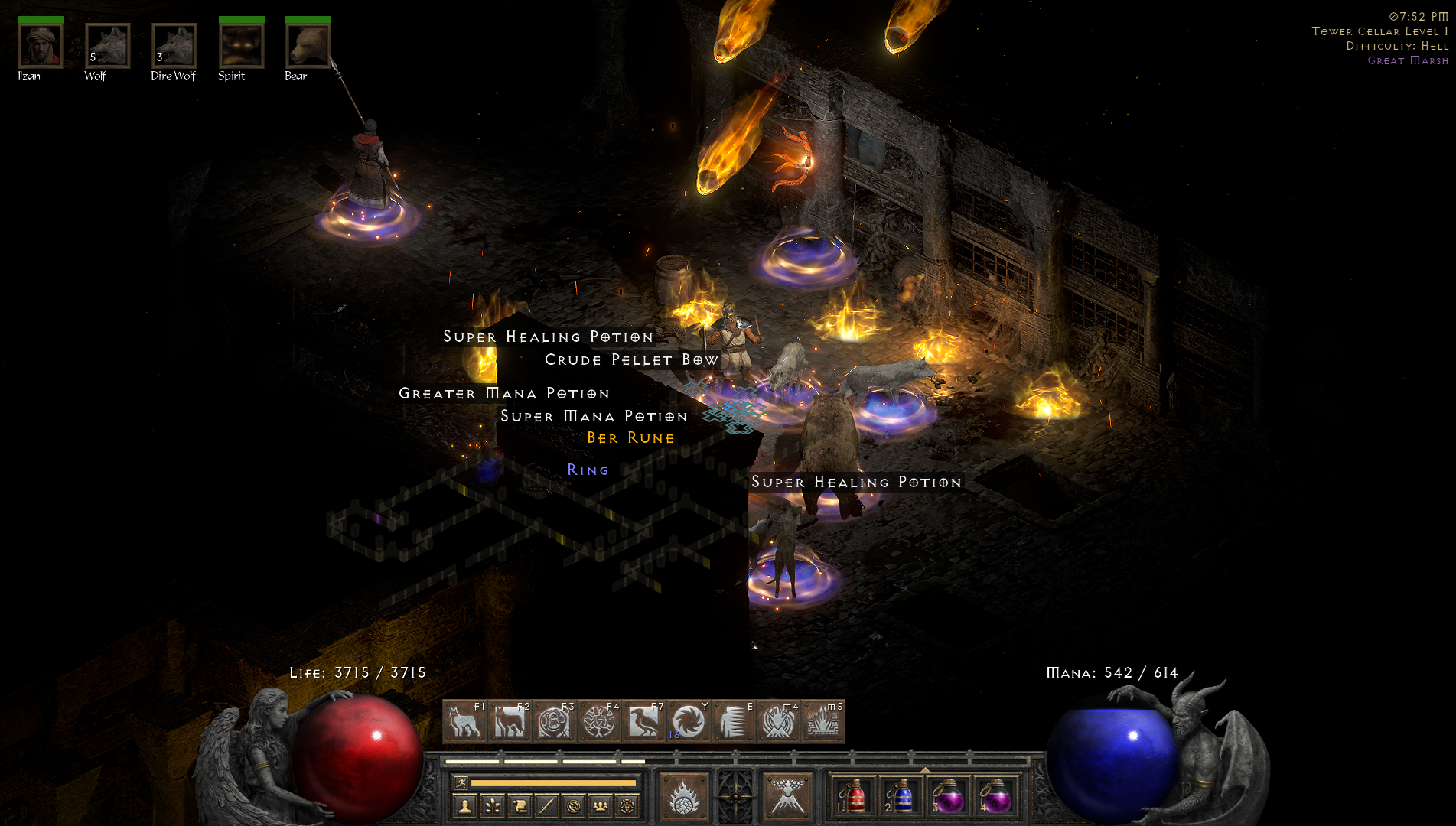Open the party screen people icon

[x=601, y=805]
